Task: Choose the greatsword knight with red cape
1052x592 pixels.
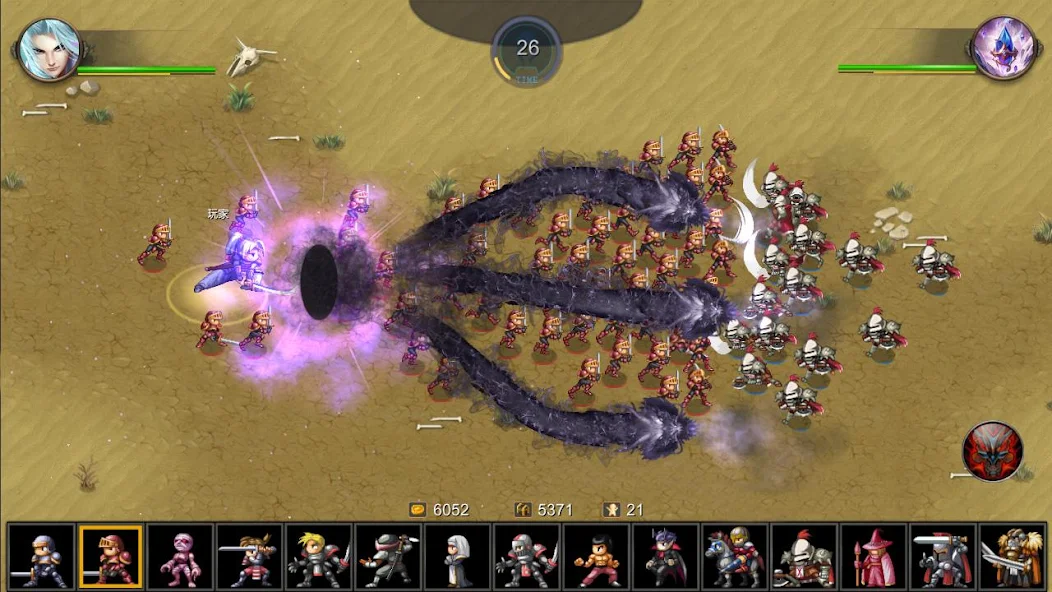Action: [x=942, y=556]
